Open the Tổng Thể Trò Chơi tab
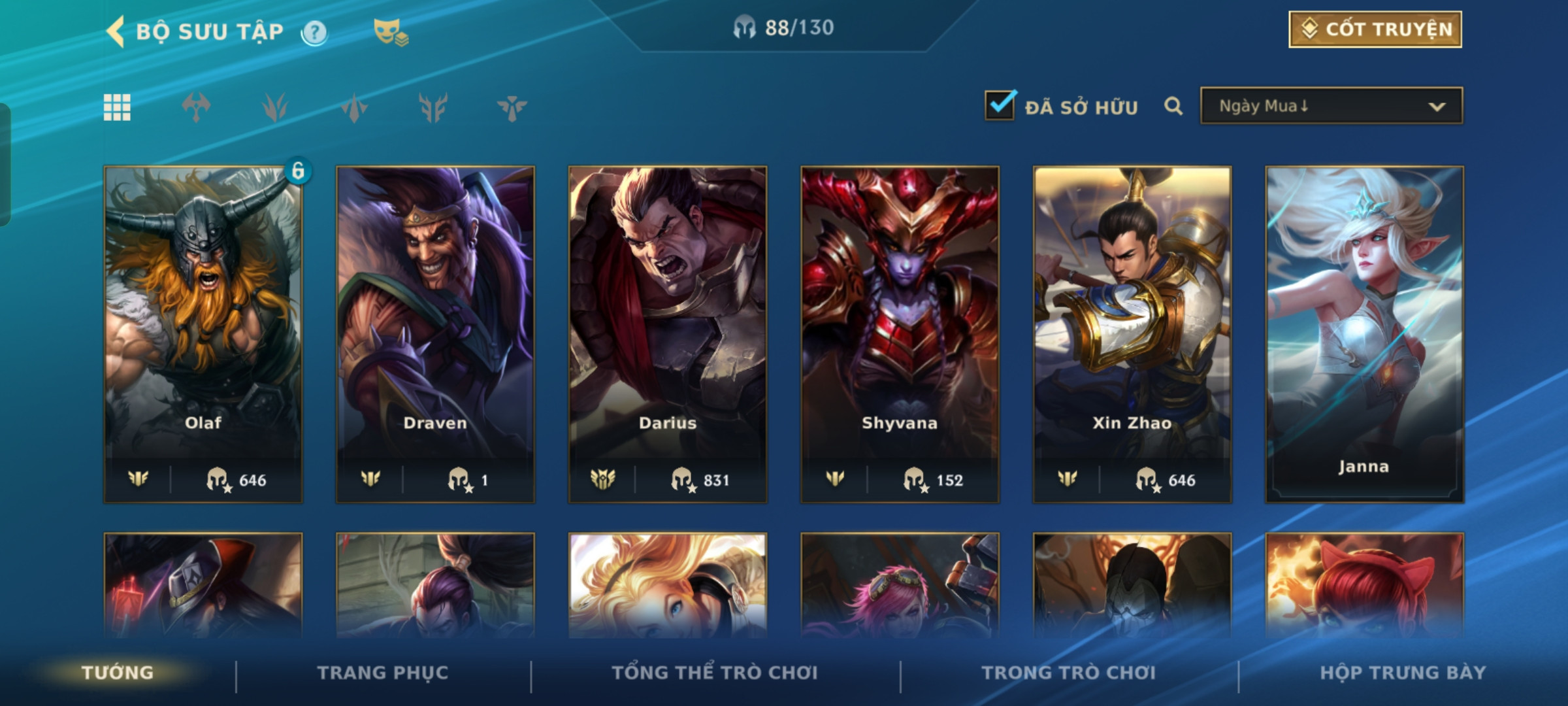1568x706 pixels. click(x=715, y=673)
